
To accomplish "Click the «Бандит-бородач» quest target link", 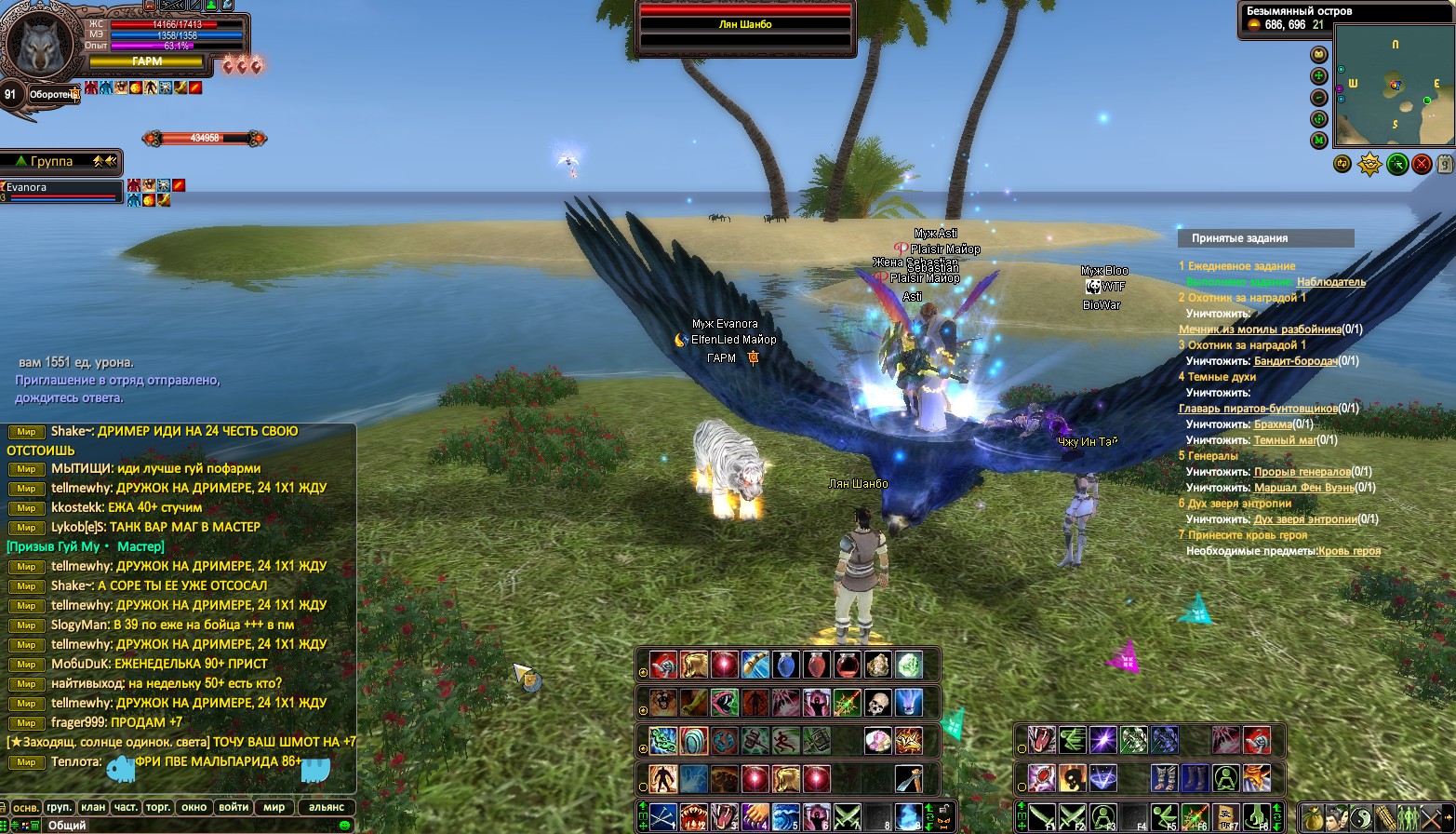I will tap(1295, 360).
